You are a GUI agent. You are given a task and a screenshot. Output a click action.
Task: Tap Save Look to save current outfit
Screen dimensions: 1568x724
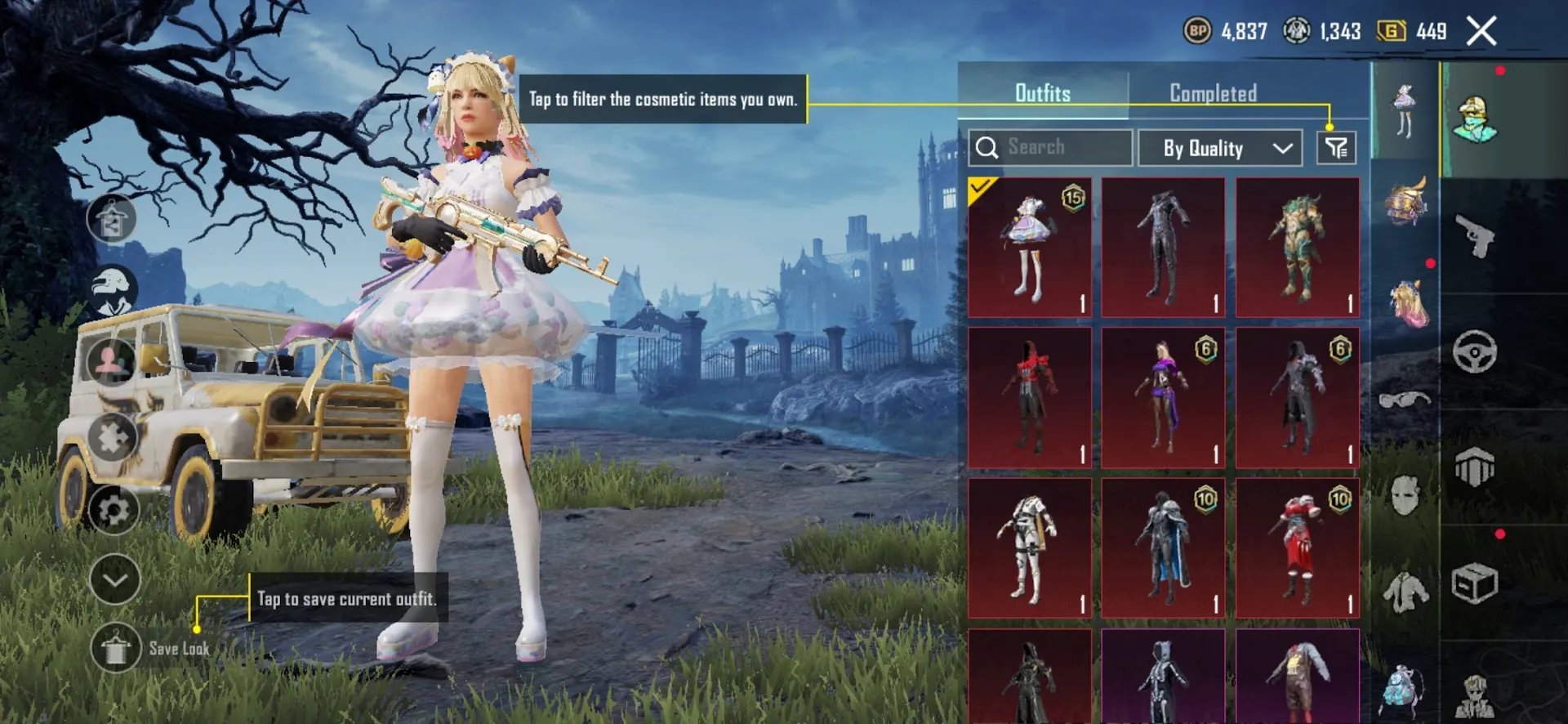[114, 651]
